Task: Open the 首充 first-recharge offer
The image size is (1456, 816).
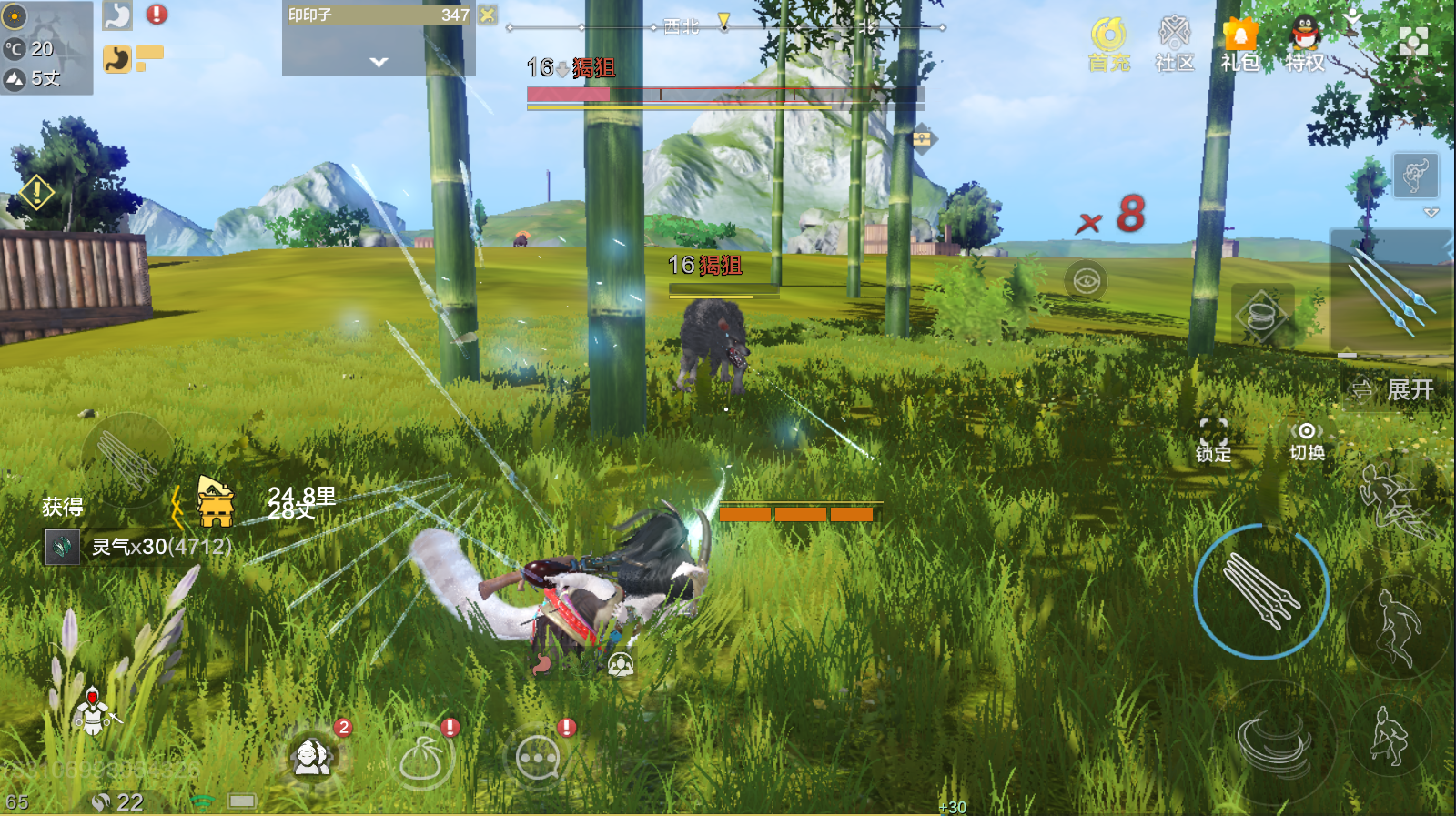Action: tap(1108, 44)
